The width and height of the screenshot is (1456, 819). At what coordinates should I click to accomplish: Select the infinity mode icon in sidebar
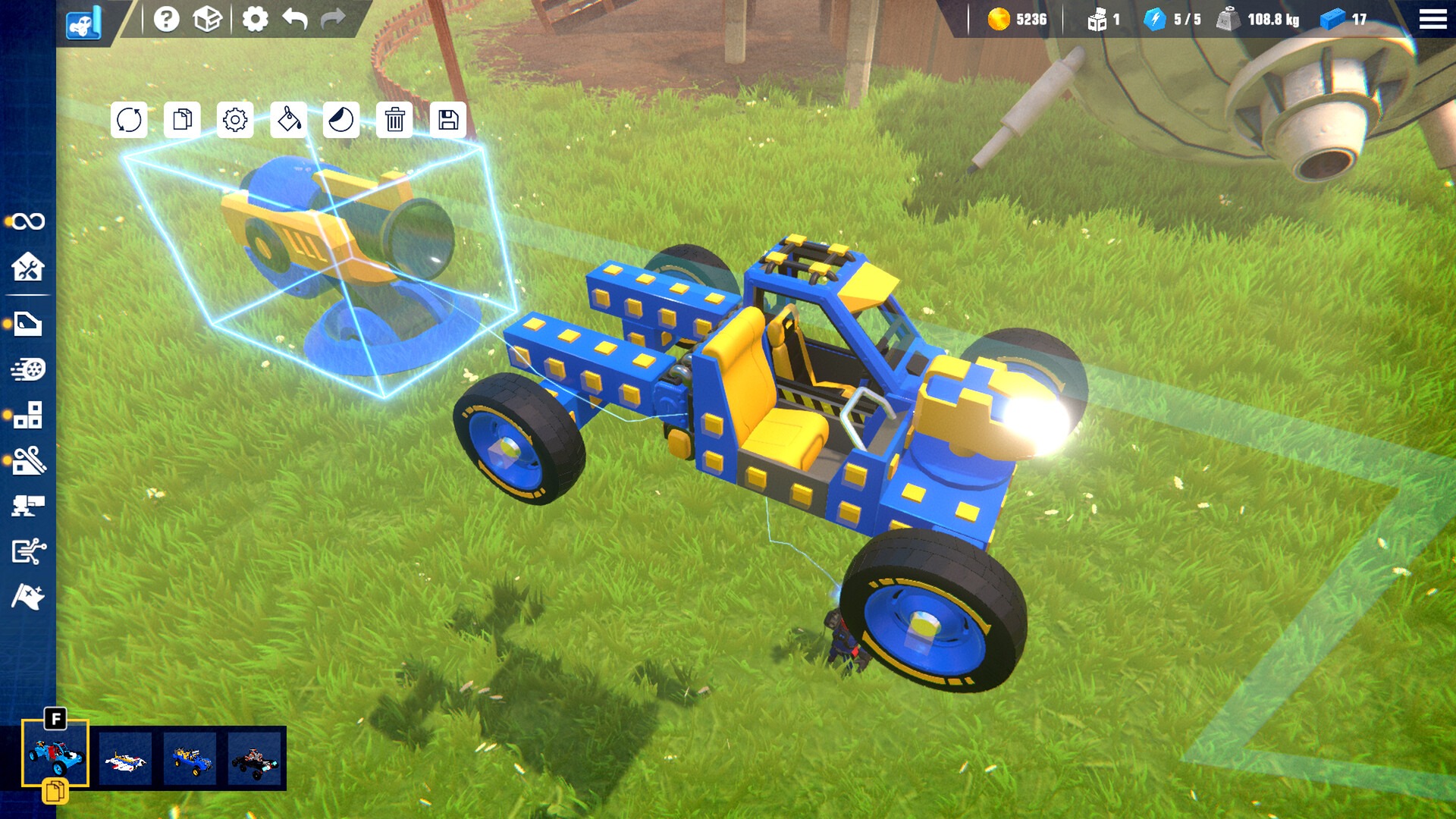[x=30, y=221]
